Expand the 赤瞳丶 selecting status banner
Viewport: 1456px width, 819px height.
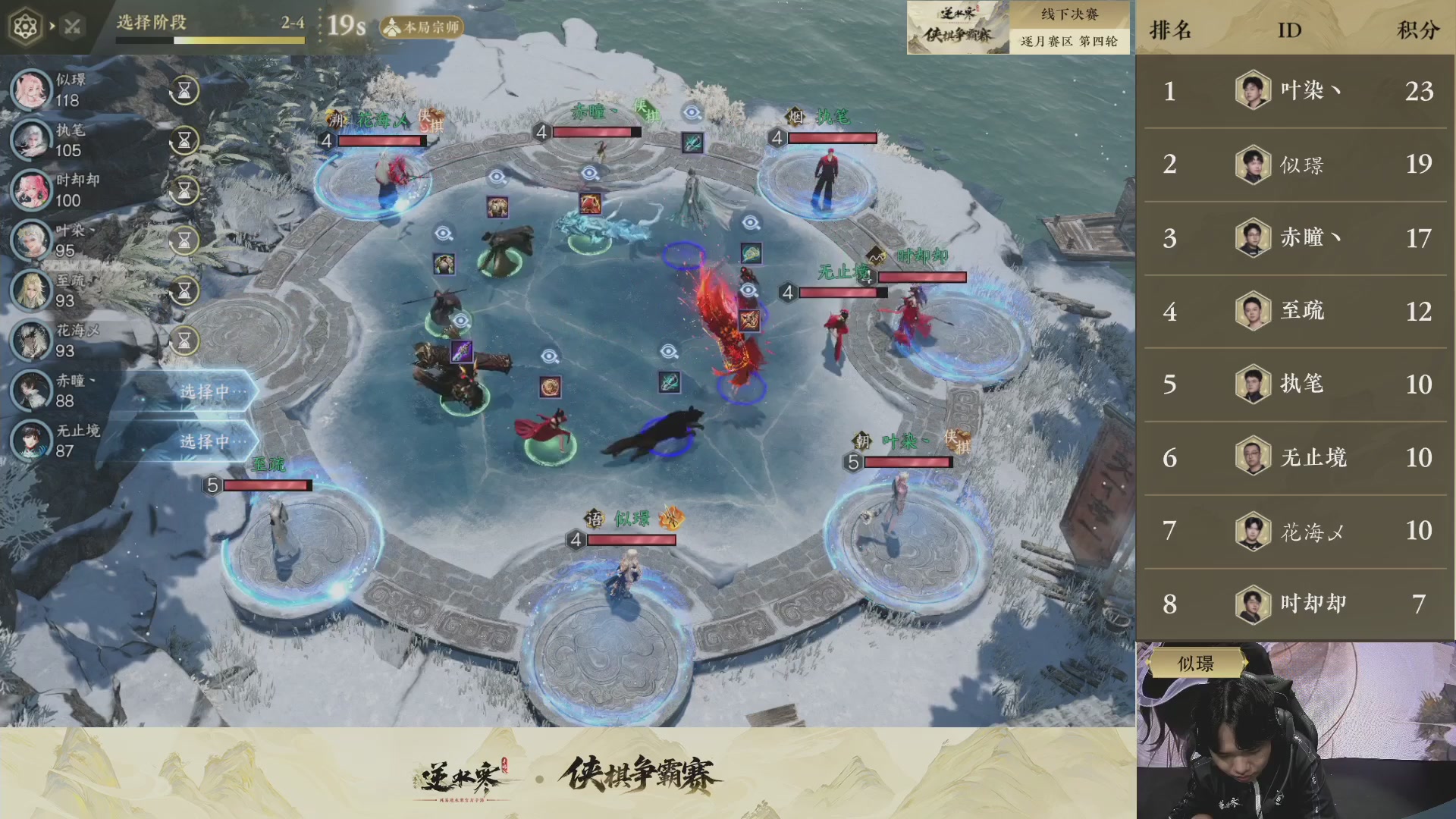click(x=206, y=389)
